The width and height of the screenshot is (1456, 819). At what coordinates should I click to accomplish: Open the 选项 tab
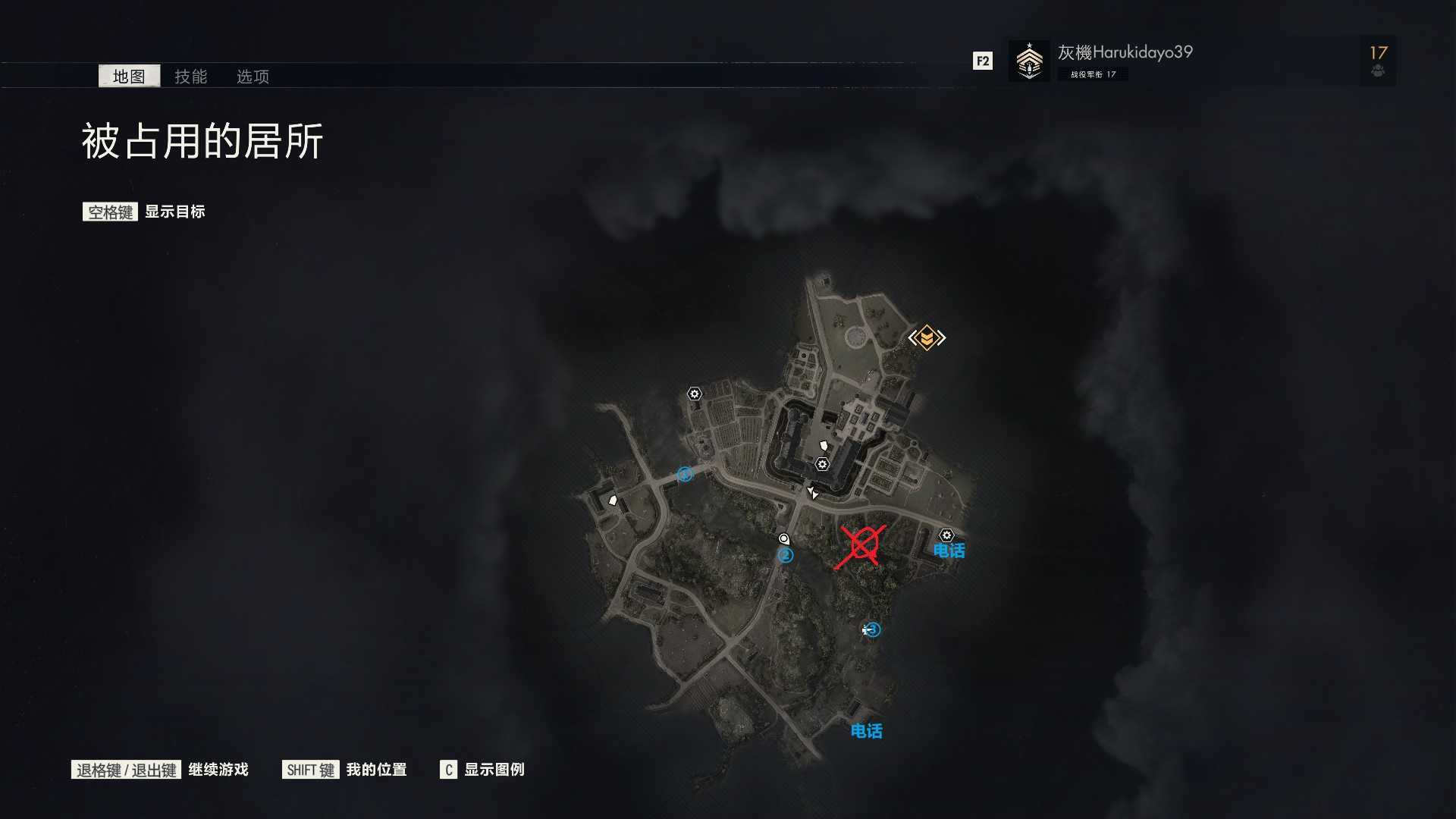tap(253, 77)
